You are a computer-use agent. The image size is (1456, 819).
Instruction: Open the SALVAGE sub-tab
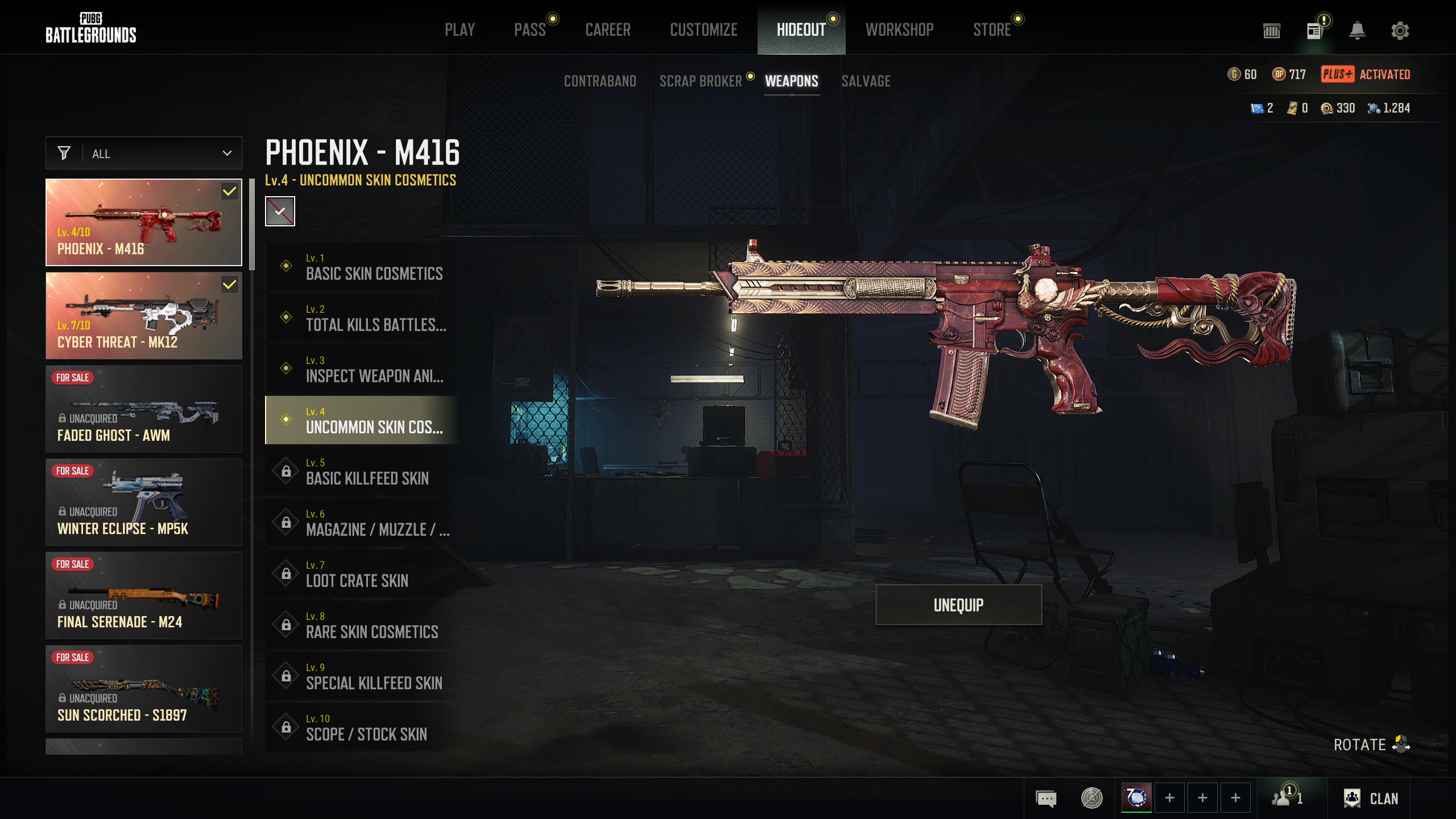click(x=866, y=81)
